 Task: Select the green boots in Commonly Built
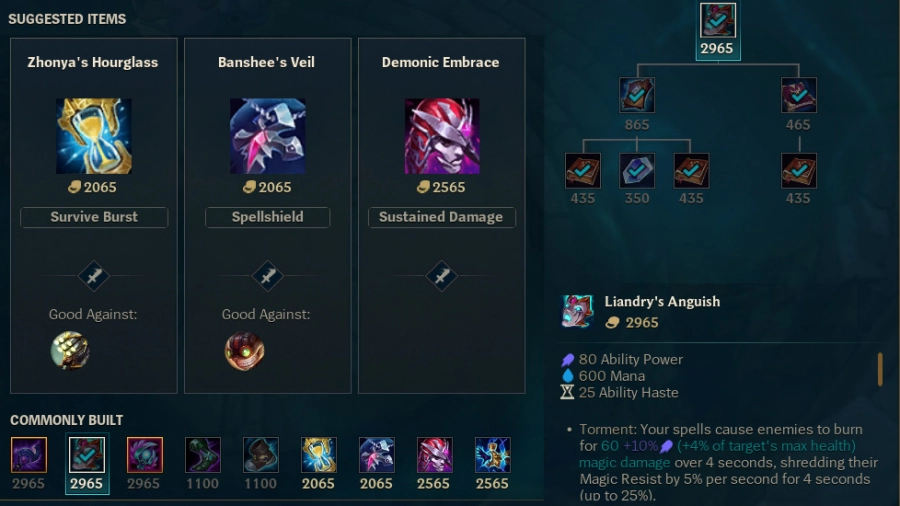tap(203, 455)
